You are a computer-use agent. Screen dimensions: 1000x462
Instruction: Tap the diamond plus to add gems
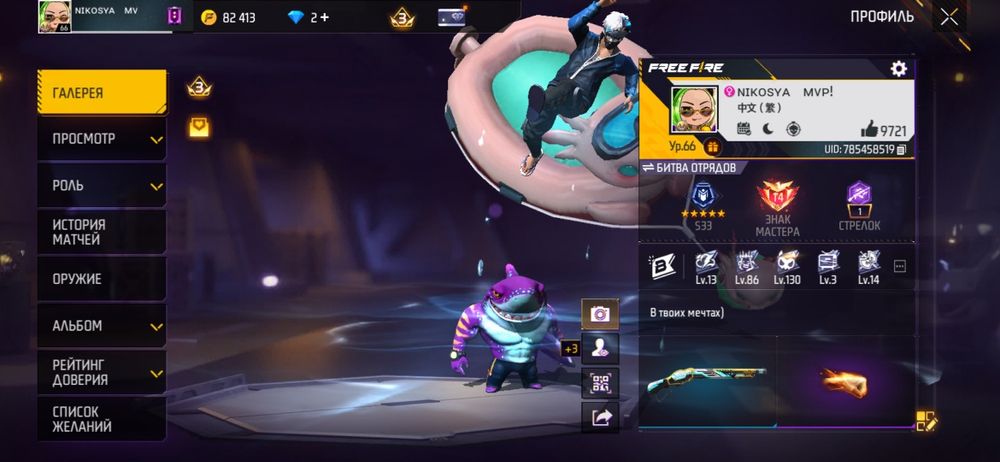point(323,17)
